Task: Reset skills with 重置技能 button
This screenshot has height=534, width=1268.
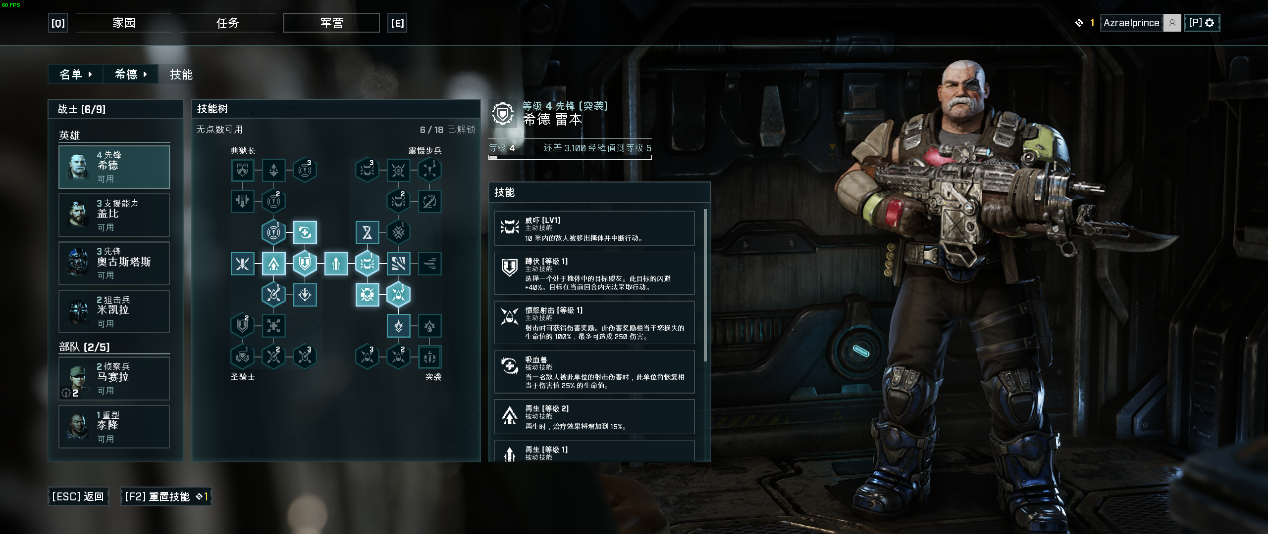Action: (x=166, y=496)
